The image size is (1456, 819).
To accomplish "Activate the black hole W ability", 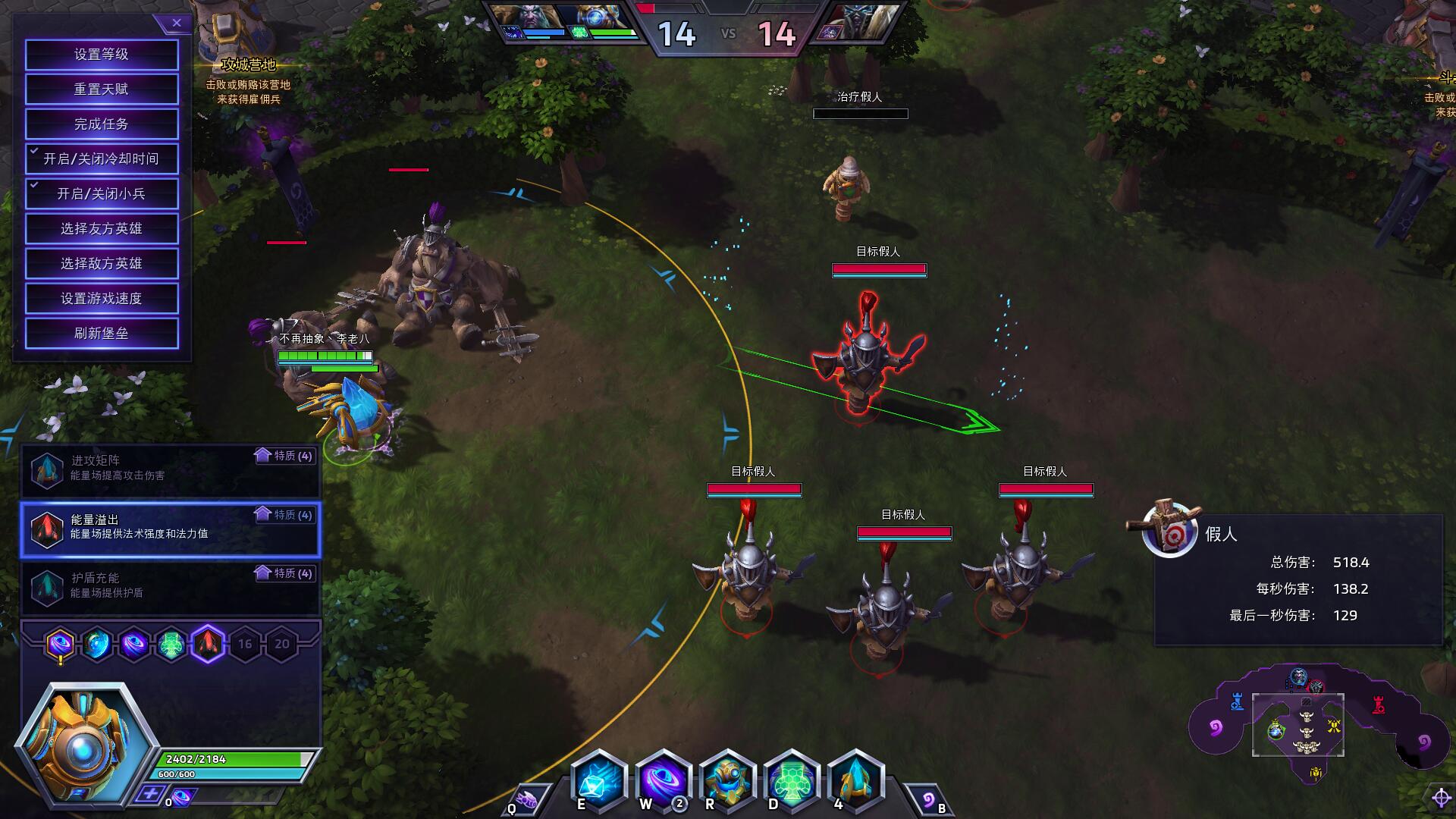I will [x=662, y=781].
